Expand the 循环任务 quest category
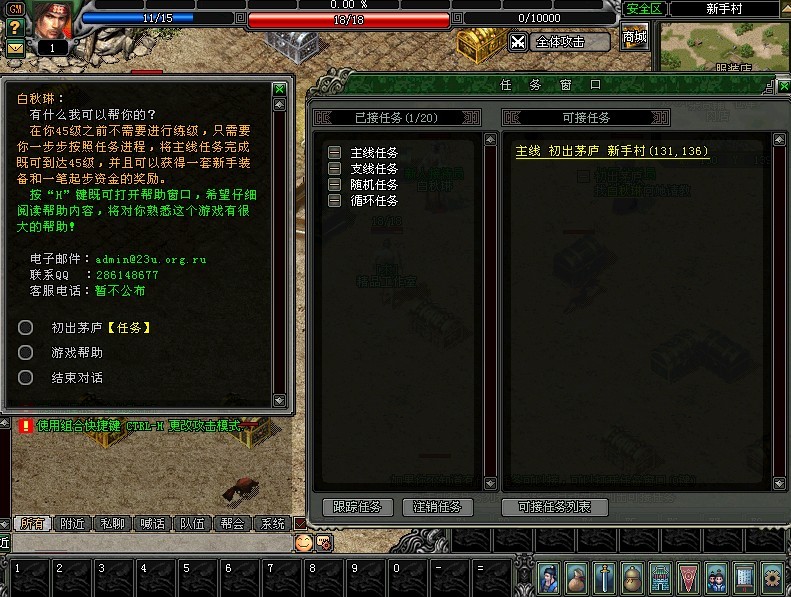 tap(335, 201)
